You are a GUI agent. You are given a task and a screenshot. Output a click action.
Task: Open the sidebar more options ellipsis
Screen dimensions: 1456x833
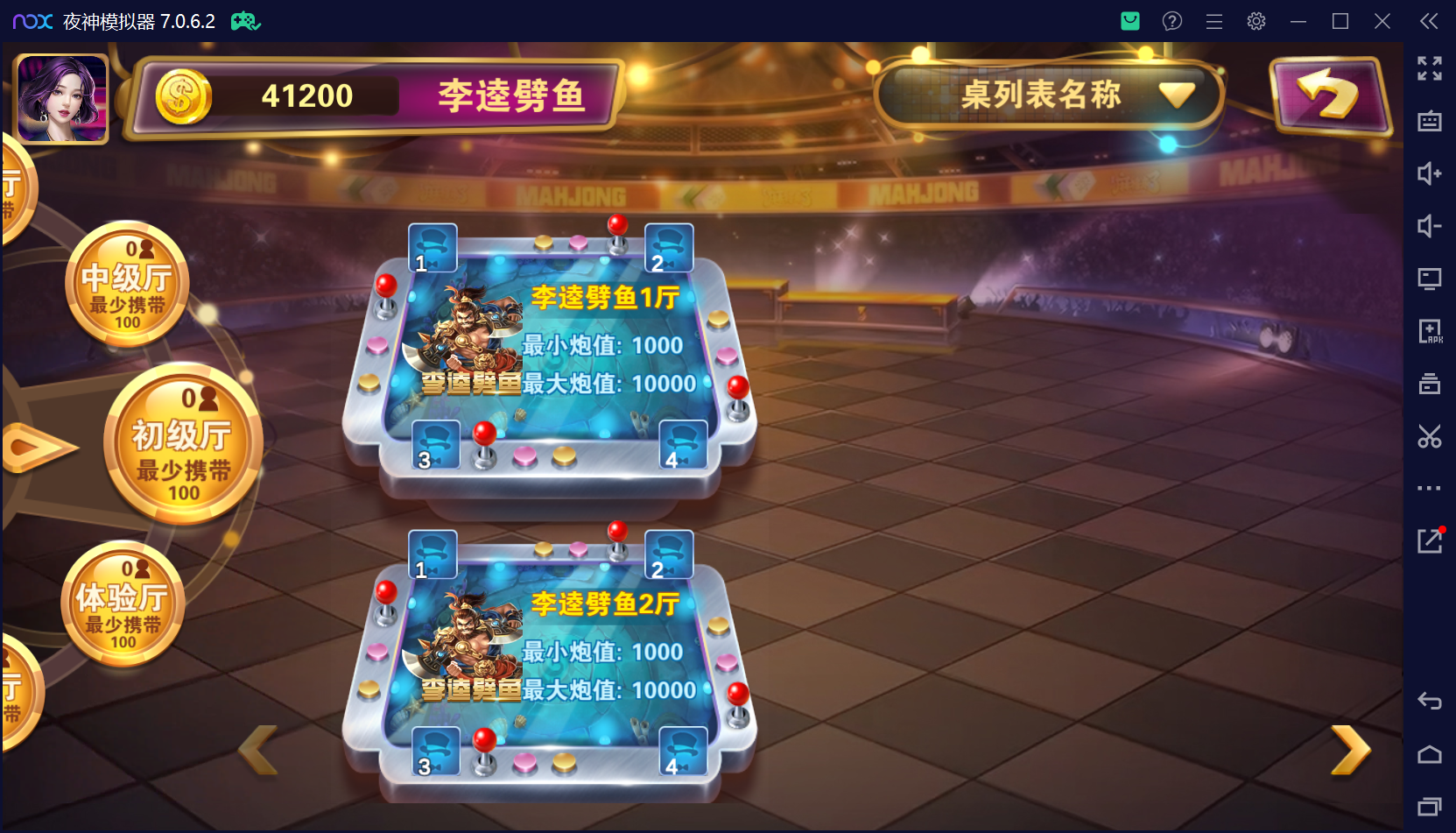pos(1430,488)
